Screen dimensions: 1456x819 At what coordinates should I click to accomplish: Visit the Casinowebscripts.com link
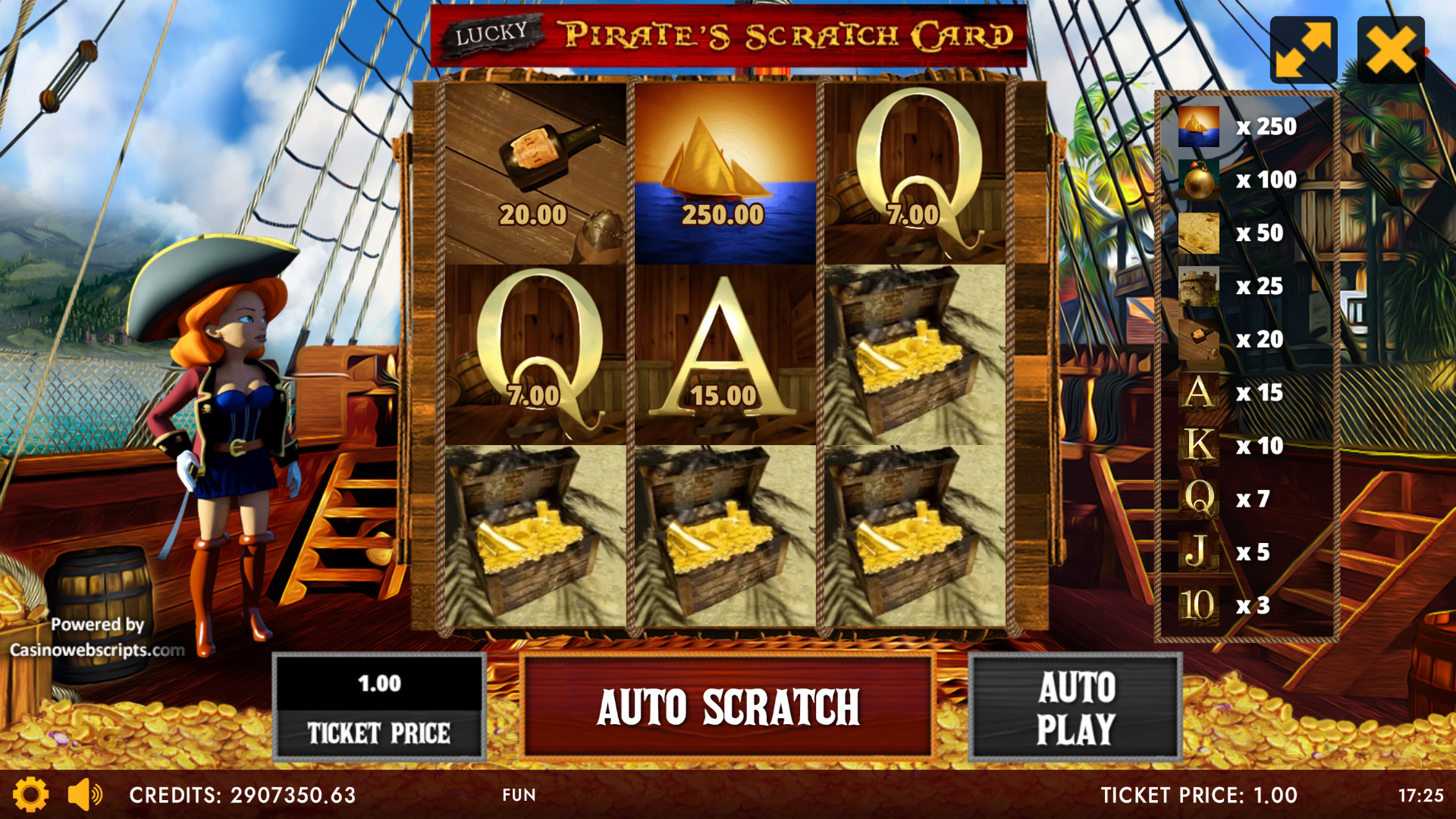coord(97,650)
